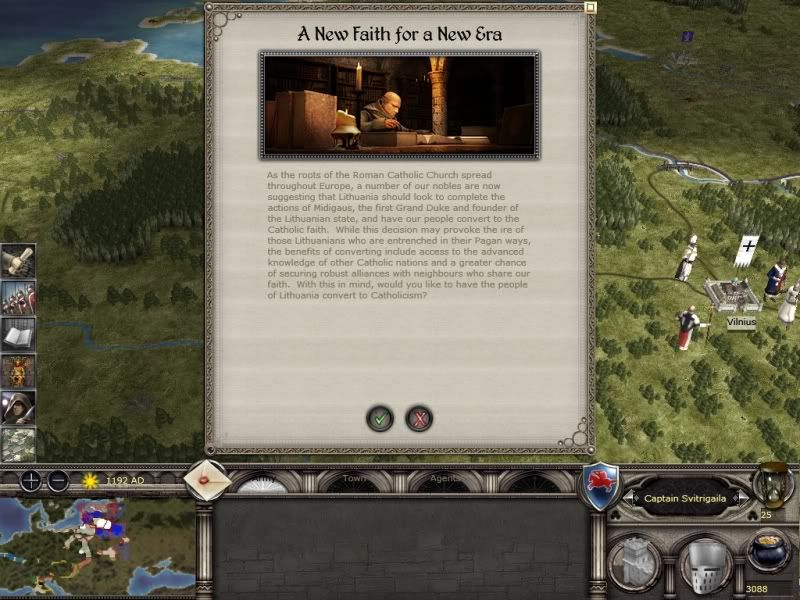The image size is (800, 600).
Task: Decline the conversion with the red X
Action: click(x=420, y=418)
